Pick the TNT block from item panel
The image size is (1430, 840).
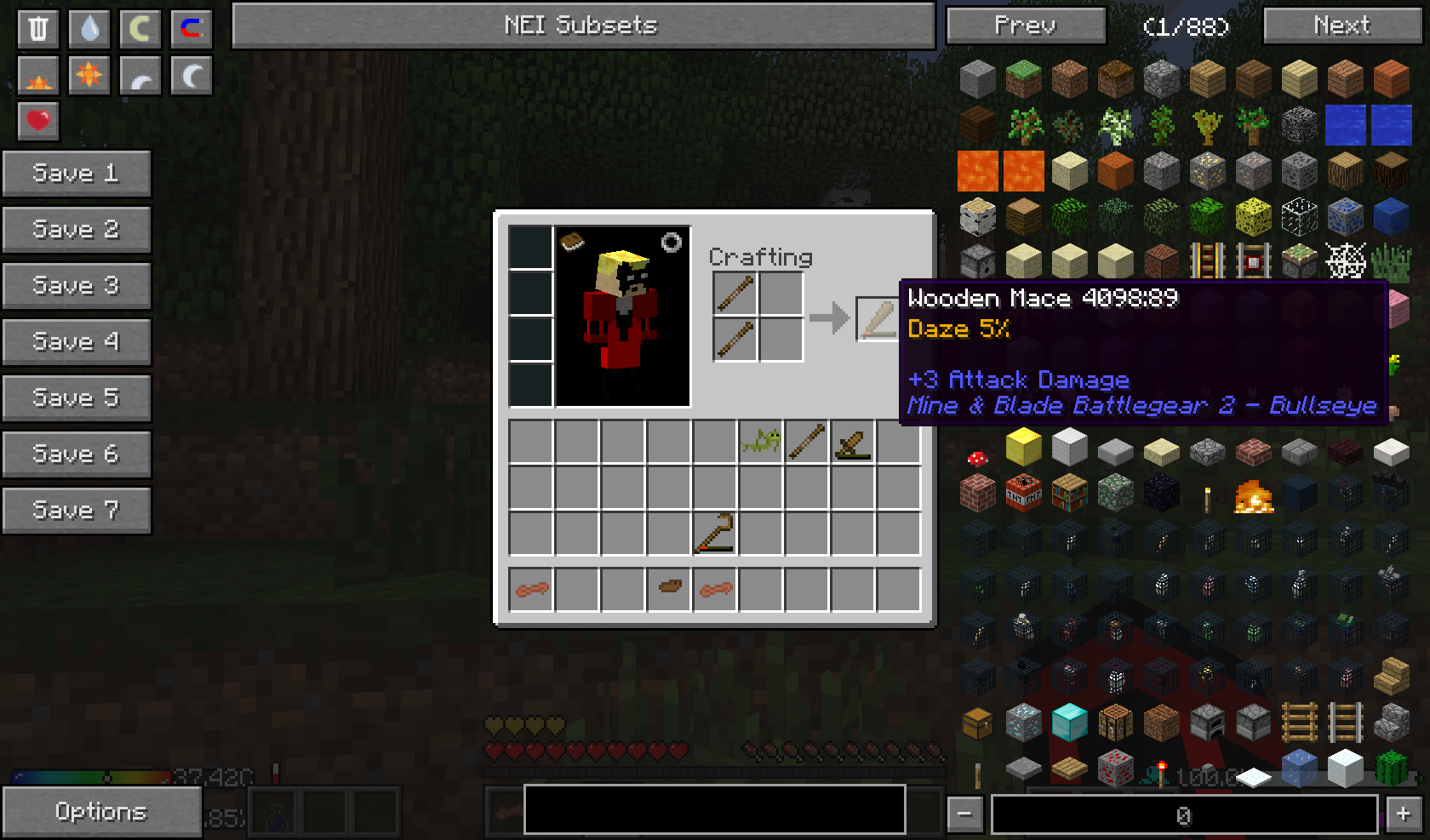pos(1024,493)
